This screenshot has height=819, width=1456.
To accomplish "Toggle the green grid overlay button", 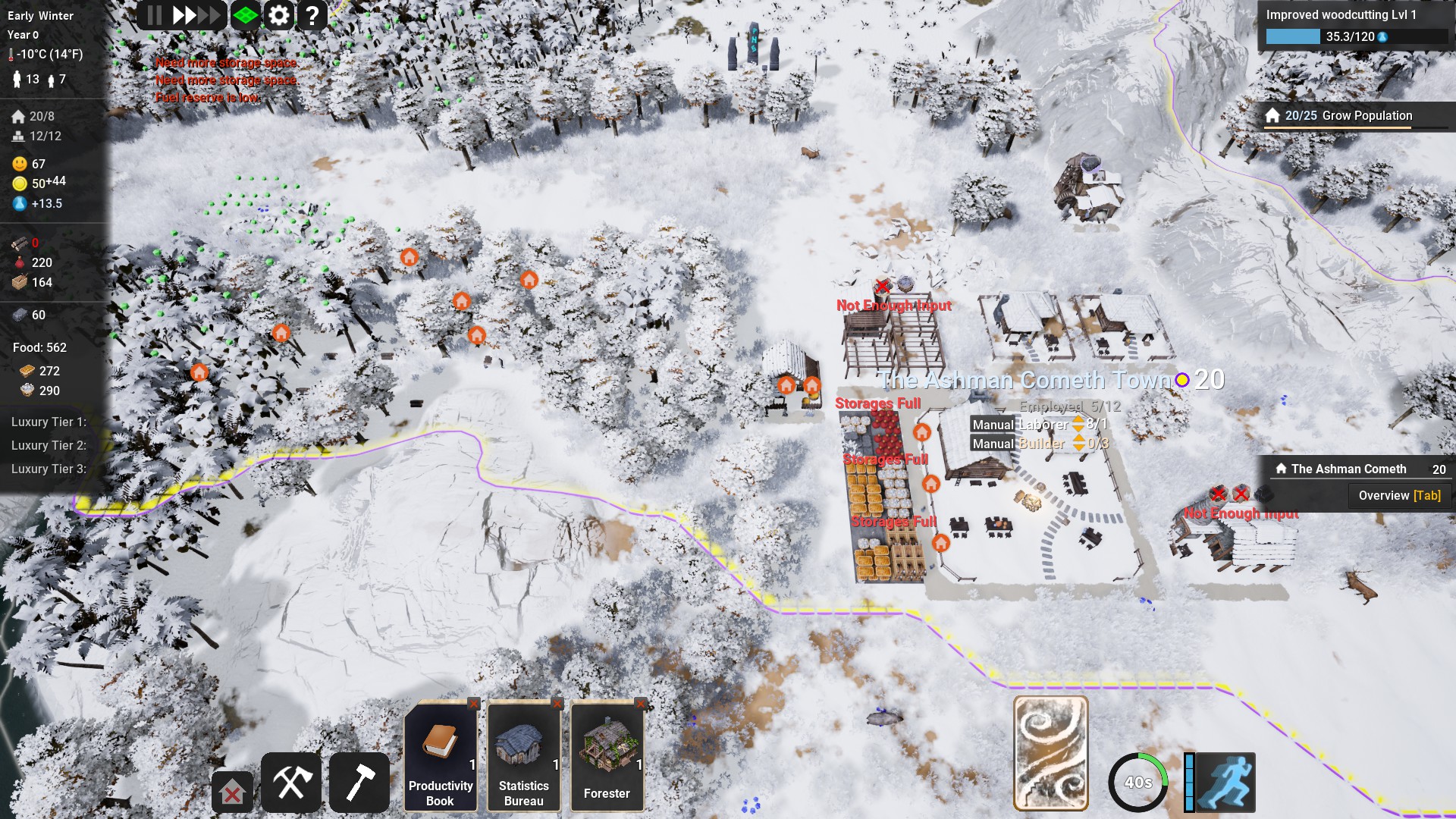I will [245, 15].
